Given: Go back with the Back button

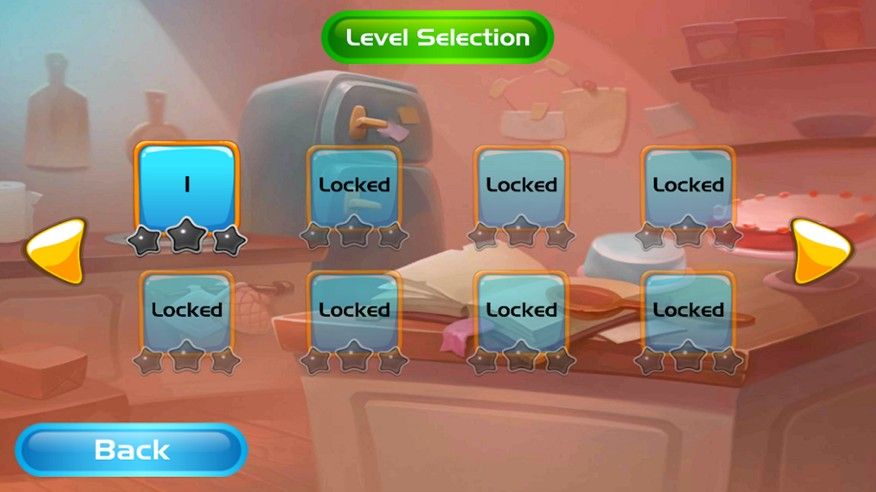Looking at the screenshot, I should [x=131, y=450].
